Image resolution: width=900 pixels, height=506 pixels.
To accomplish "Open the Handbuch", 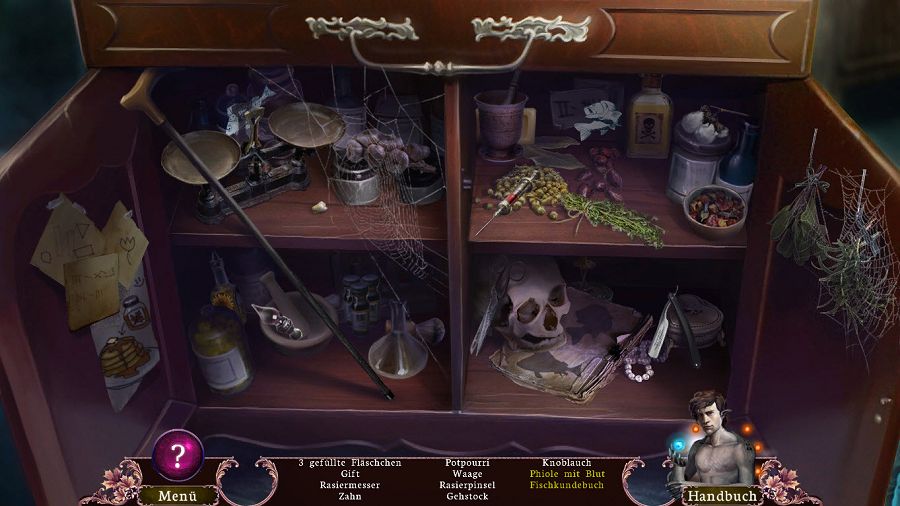I will point(720,495).
